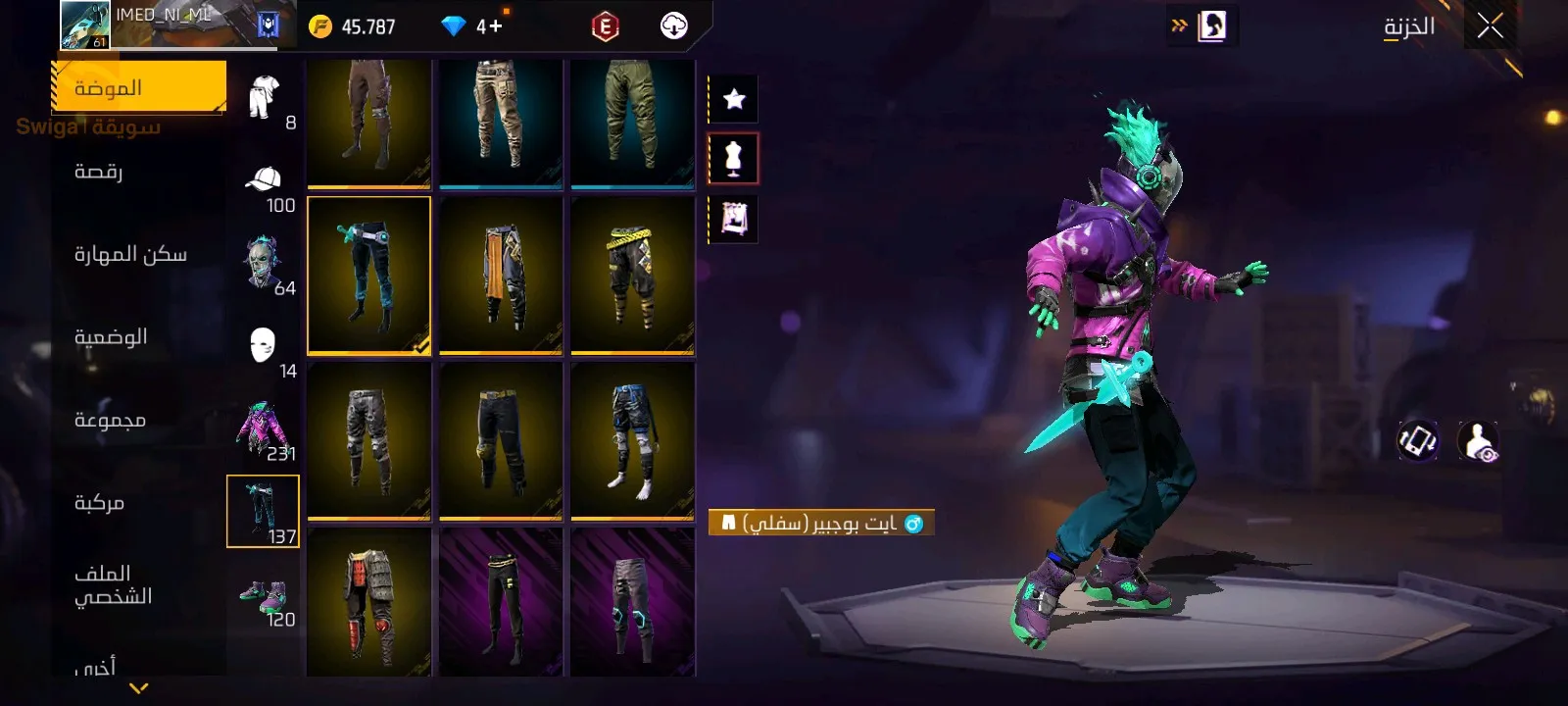Go to the مجموعة collection tab
The image size is (1568, 706).
110,420
